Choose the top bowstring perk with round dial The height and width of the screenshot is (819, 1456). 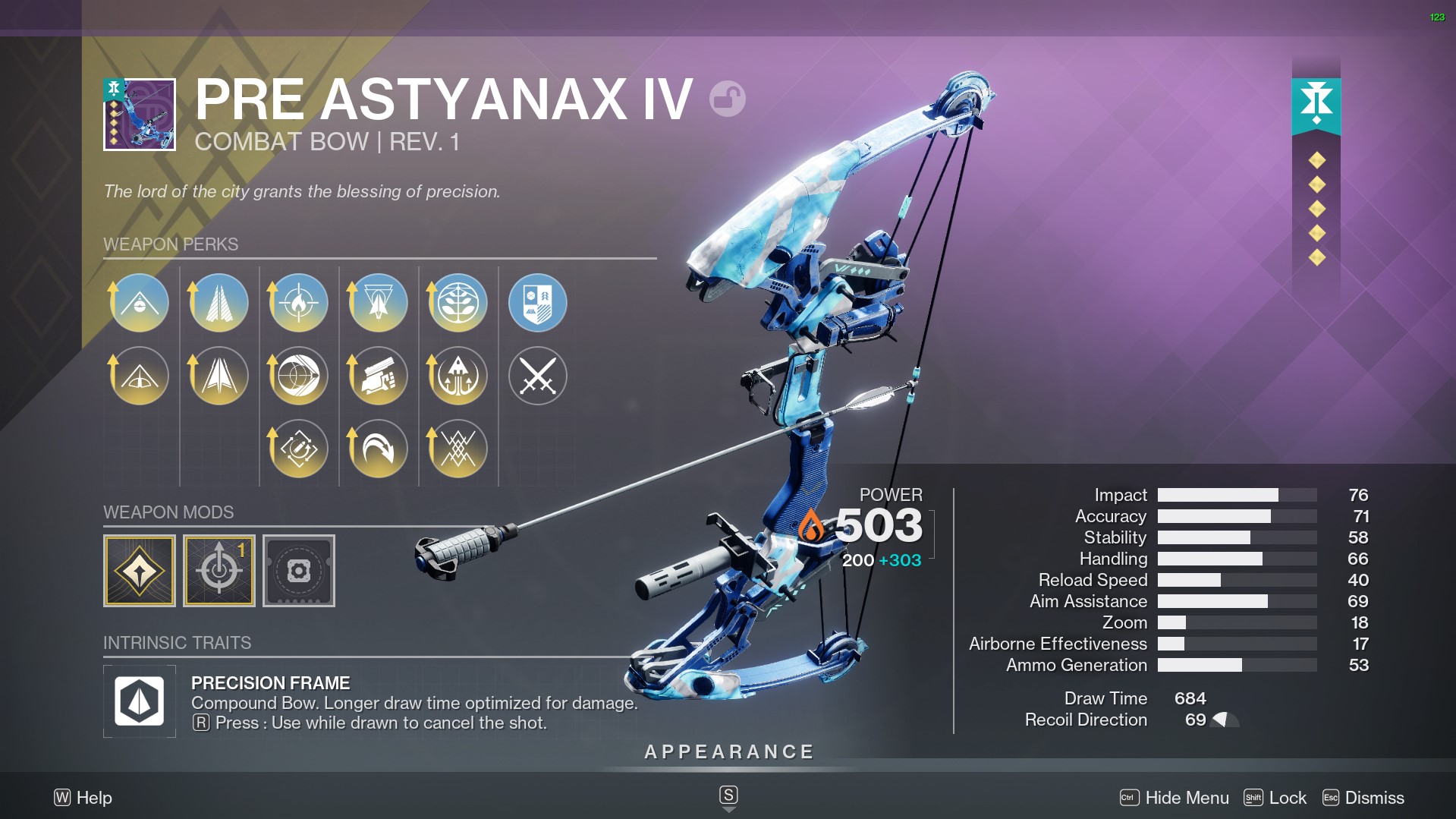point(140,303)
